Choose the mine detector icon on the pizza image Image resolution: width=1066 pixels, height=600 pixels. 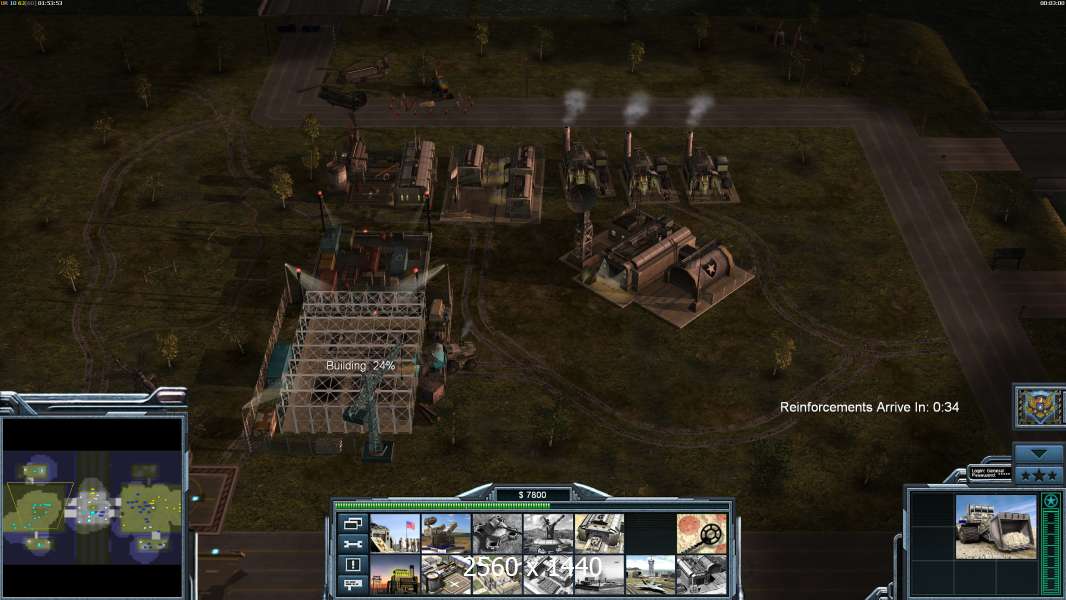pyautogui.click(x=702, y=533)
